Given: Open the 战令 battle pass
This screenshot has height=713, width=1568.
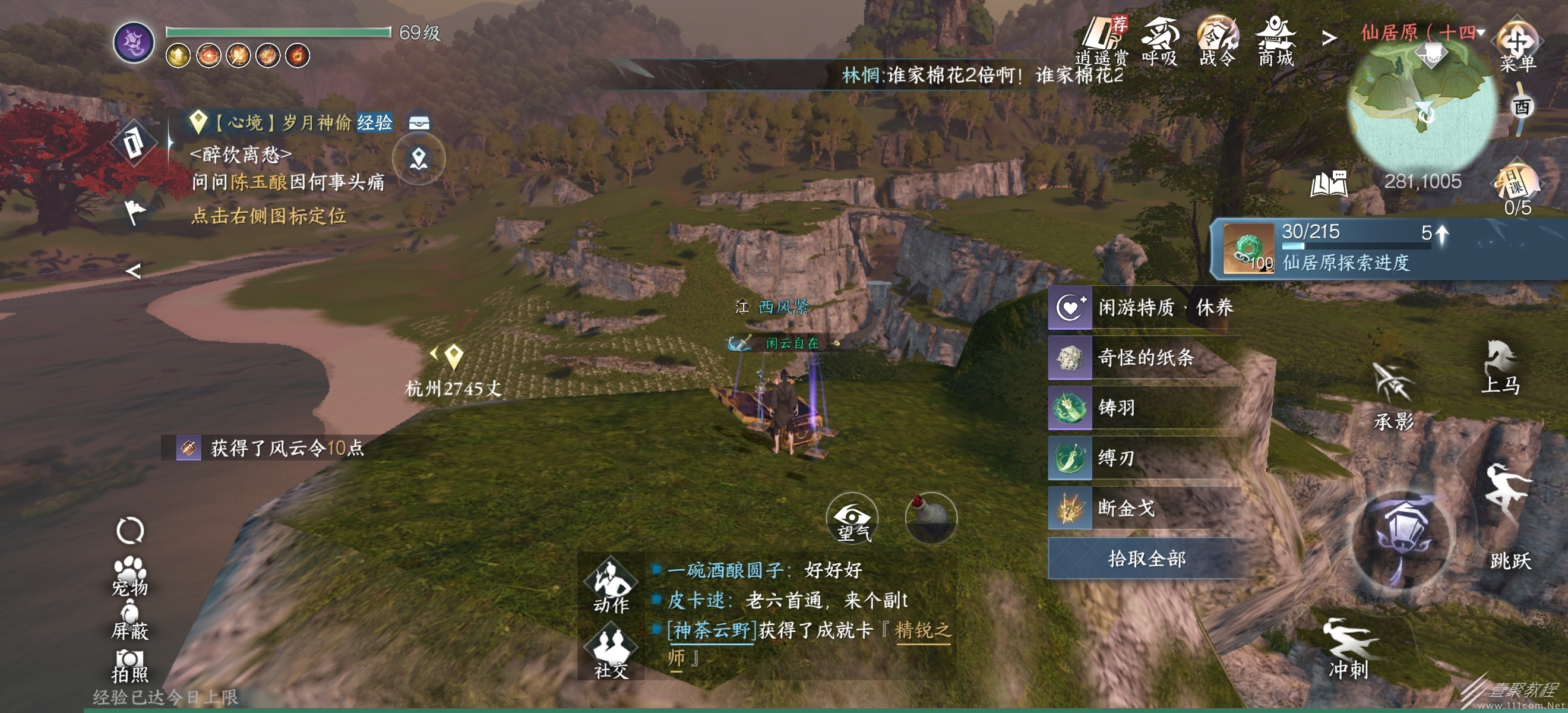Looking at the screenshot, I should 1218,40.
